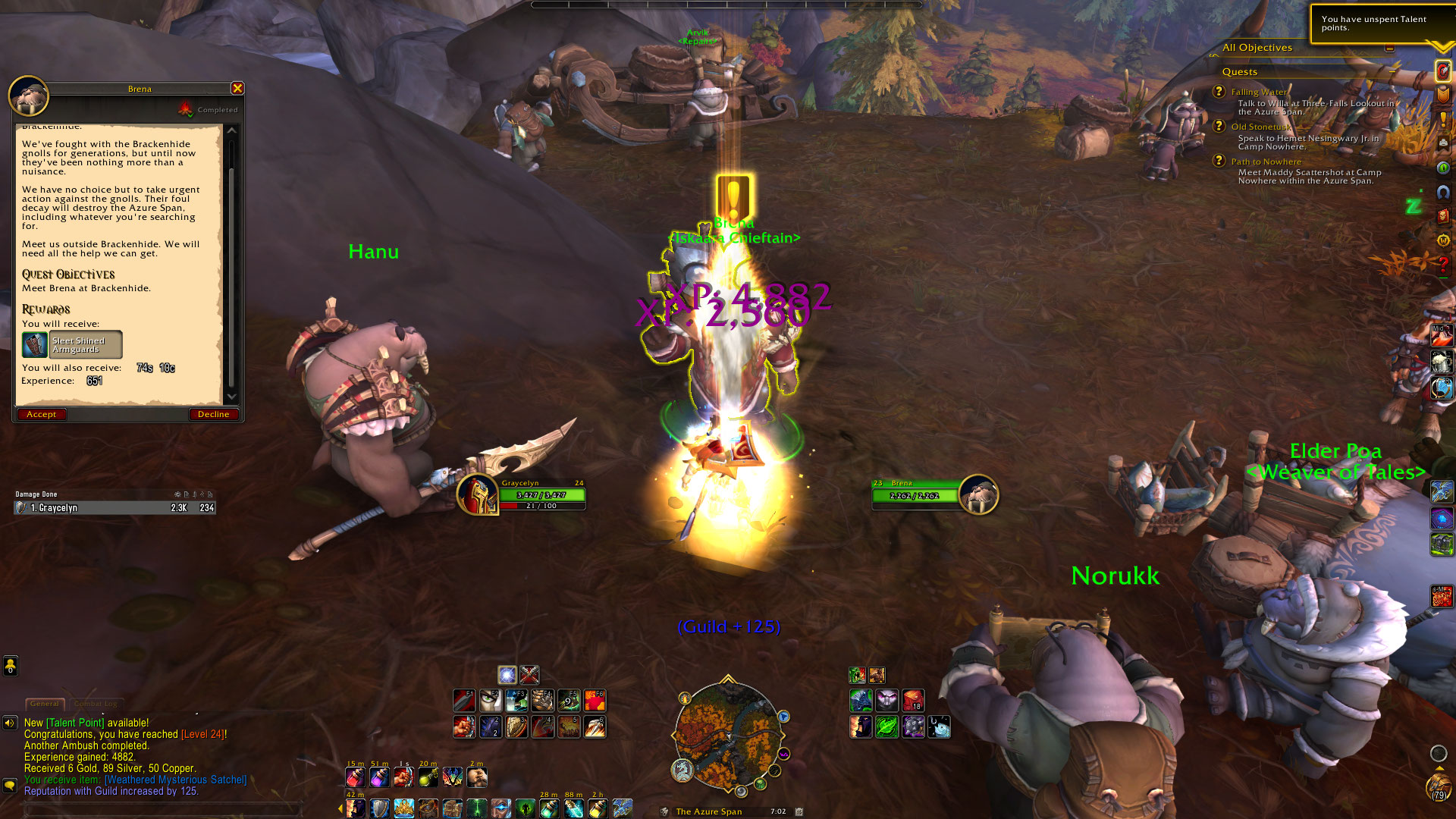Image resolution: width=1456 pixels, height=819 pixels.
Task: Close the Brena quest window
Action: tap(237, 89)
